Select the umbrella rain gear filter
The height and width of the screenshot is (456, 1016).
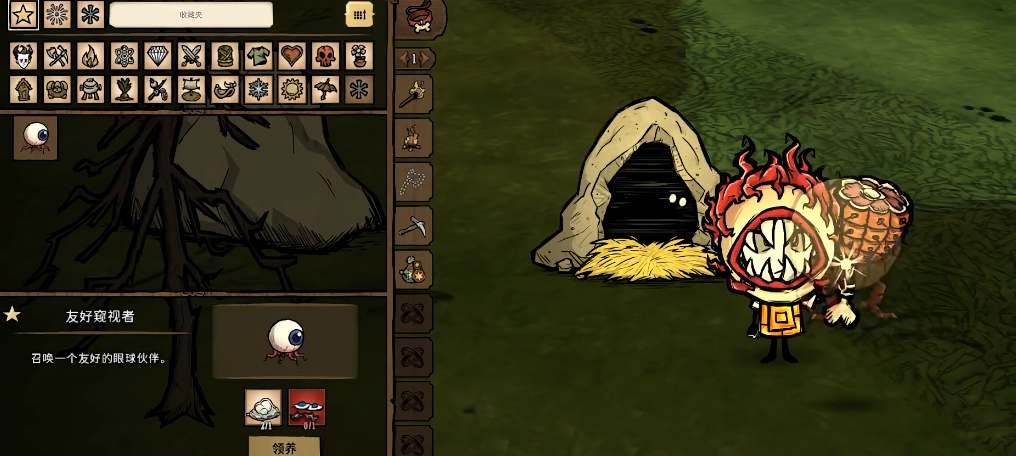tap(325, 90)
